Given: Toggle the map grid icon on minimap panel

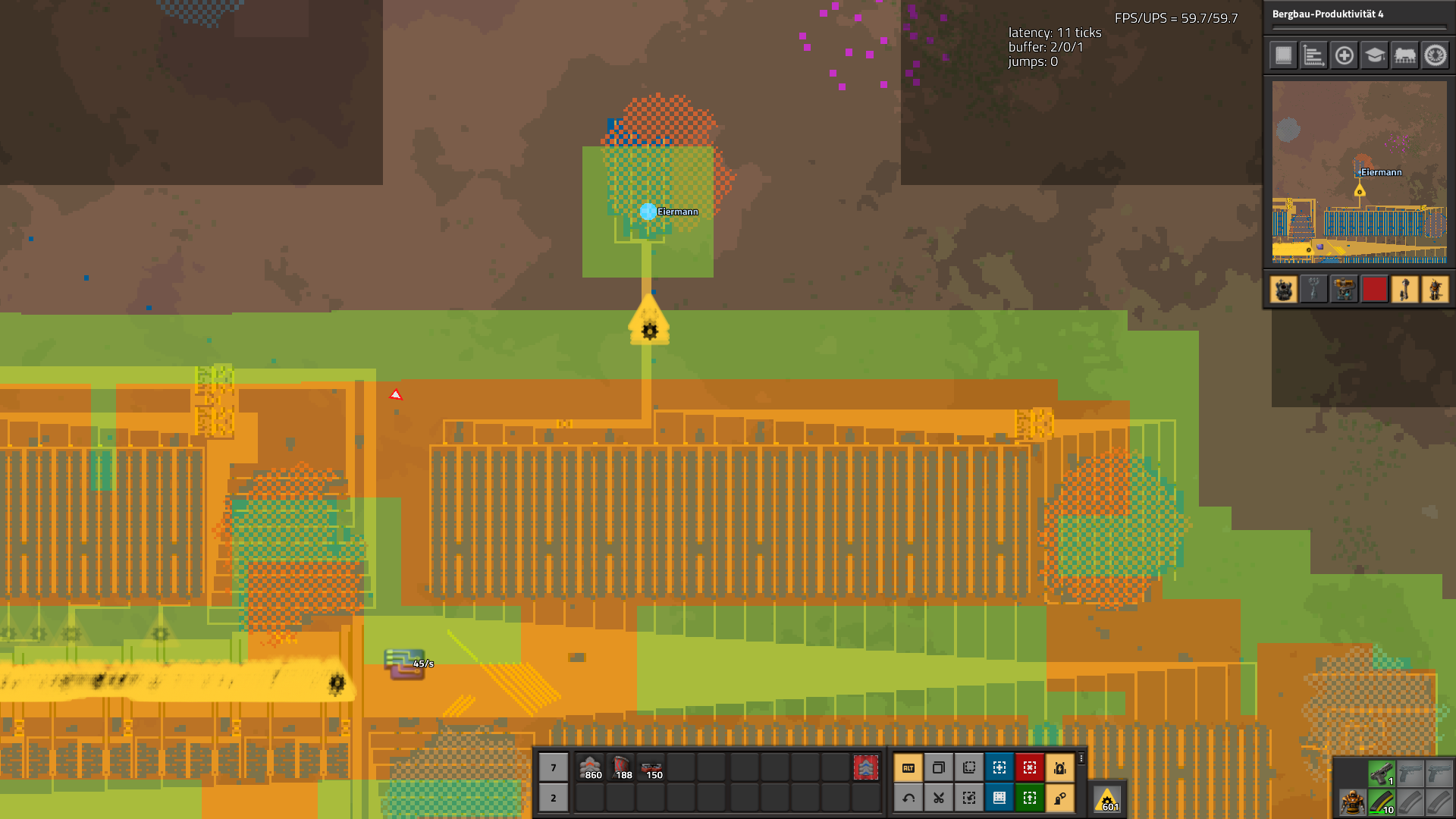Looking at the screenshot, I should (1282, 55).
